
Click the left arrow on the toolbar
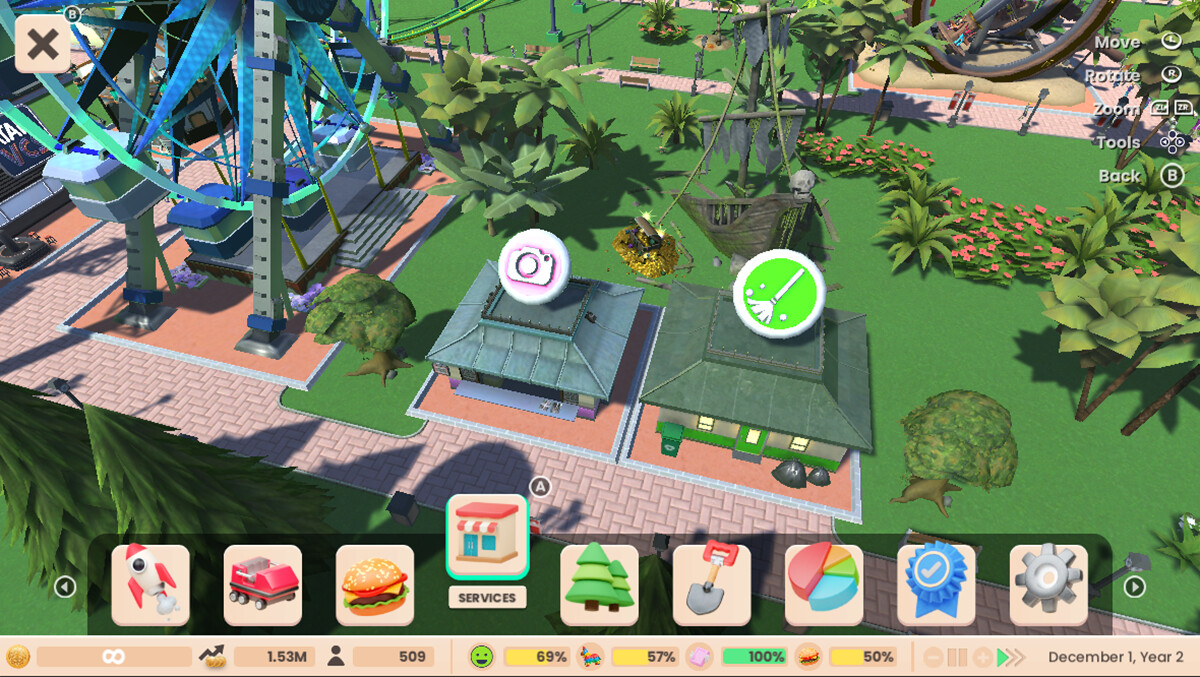coord(65,587)
